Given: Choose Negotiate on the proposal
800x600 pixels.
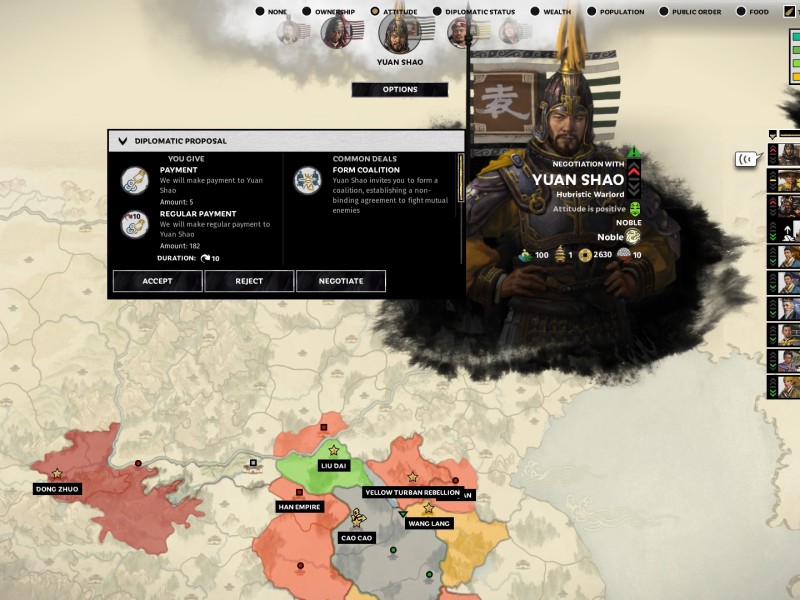Looking at the screenshot, I should [341, 281].
